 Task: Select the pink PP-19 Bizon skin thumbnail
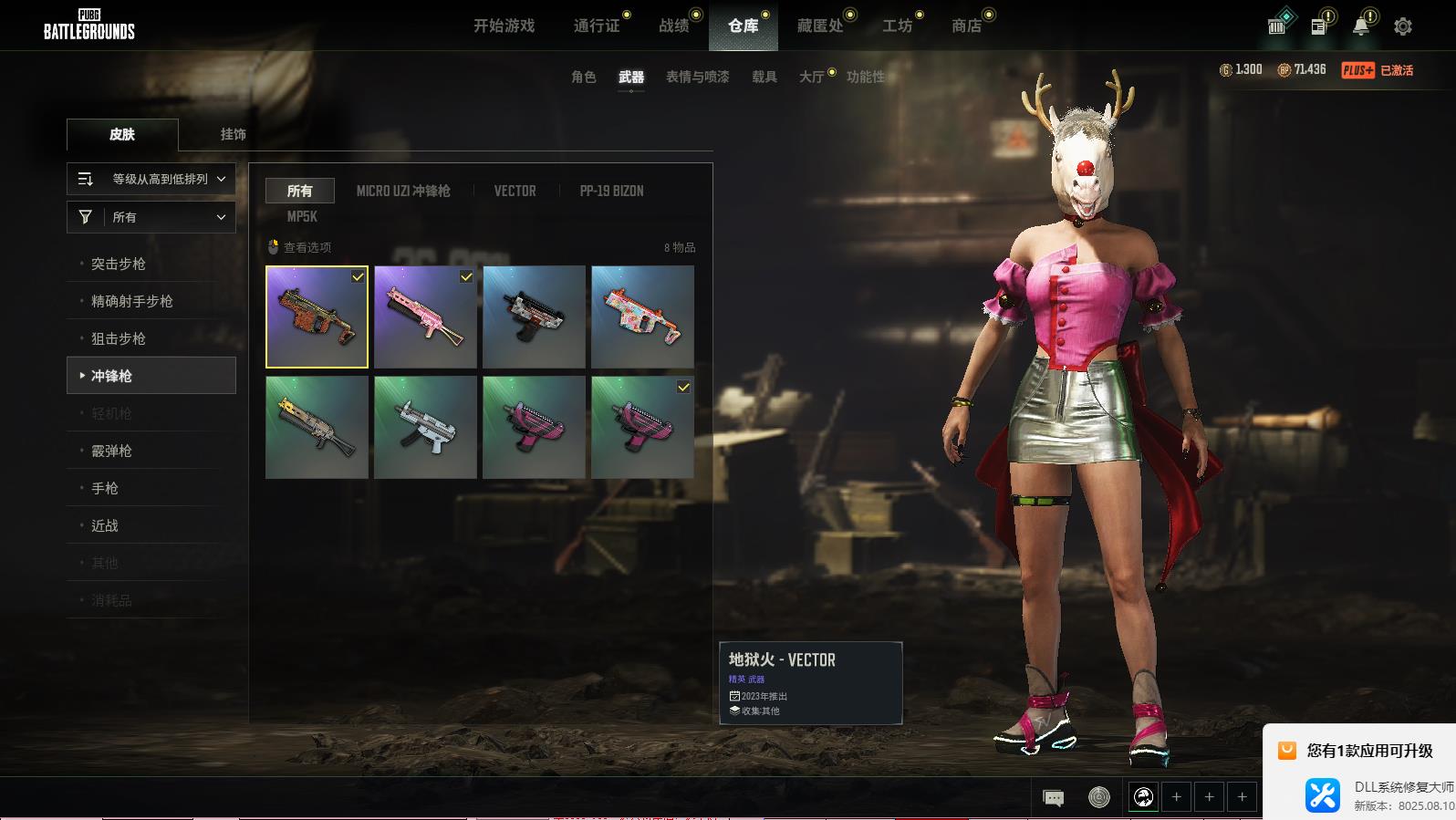[x=425, y=317]
